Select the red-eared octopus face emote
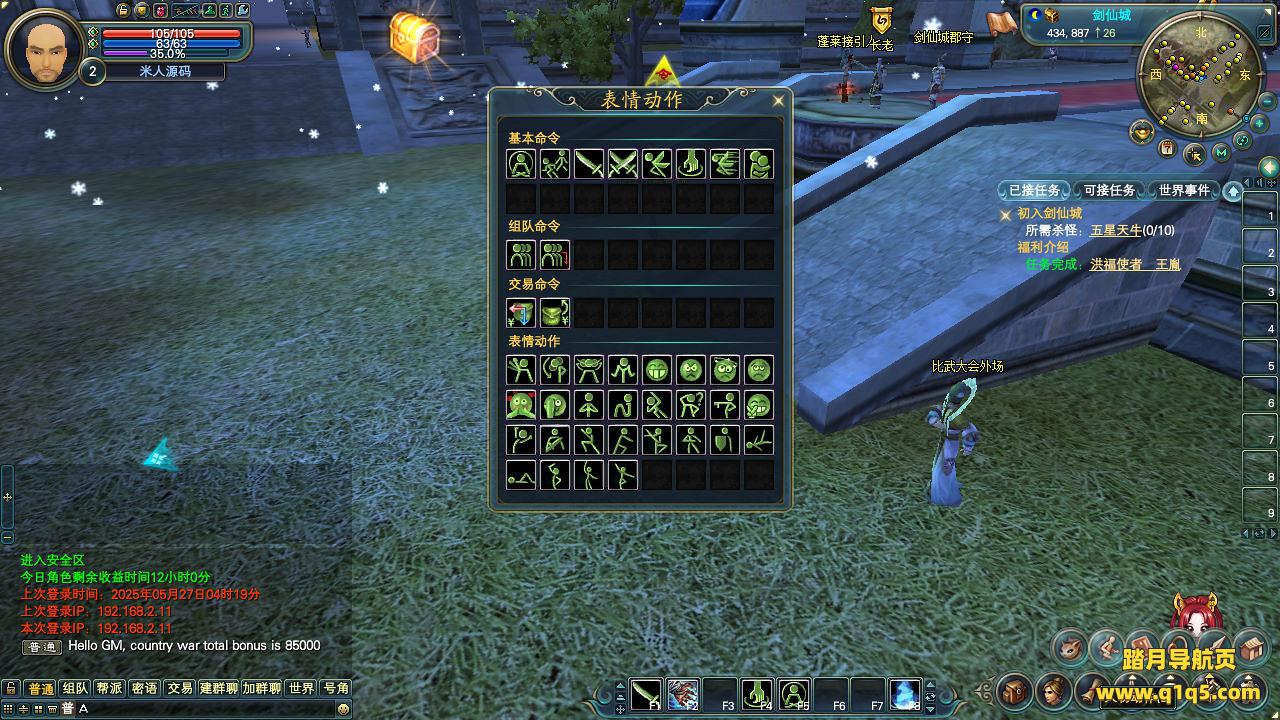This screenshot has height=720, width=1280. tap(521, 405)
